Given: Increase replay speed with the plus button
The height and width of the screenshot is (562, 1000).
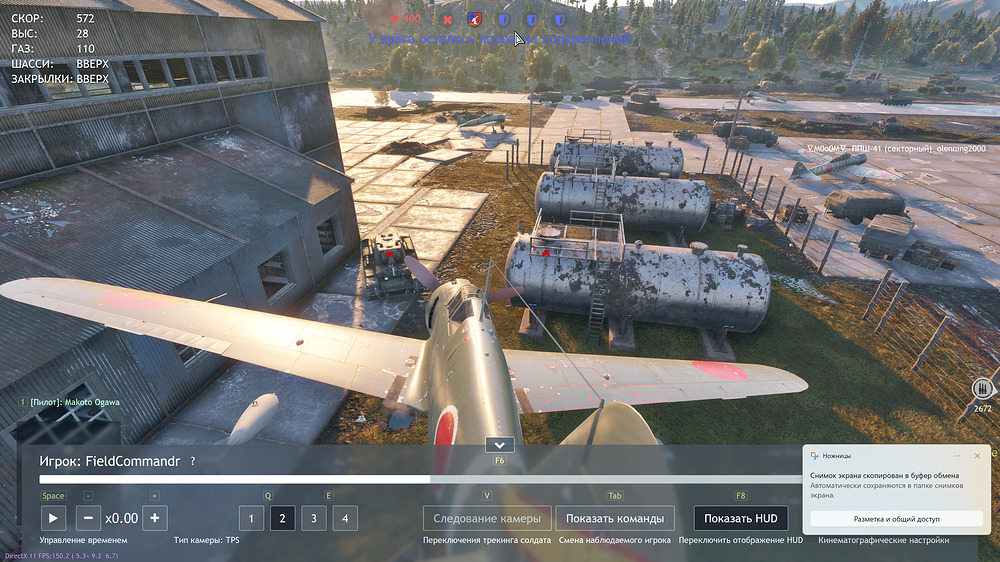Looking at the screenshot, I should [154, 518].
